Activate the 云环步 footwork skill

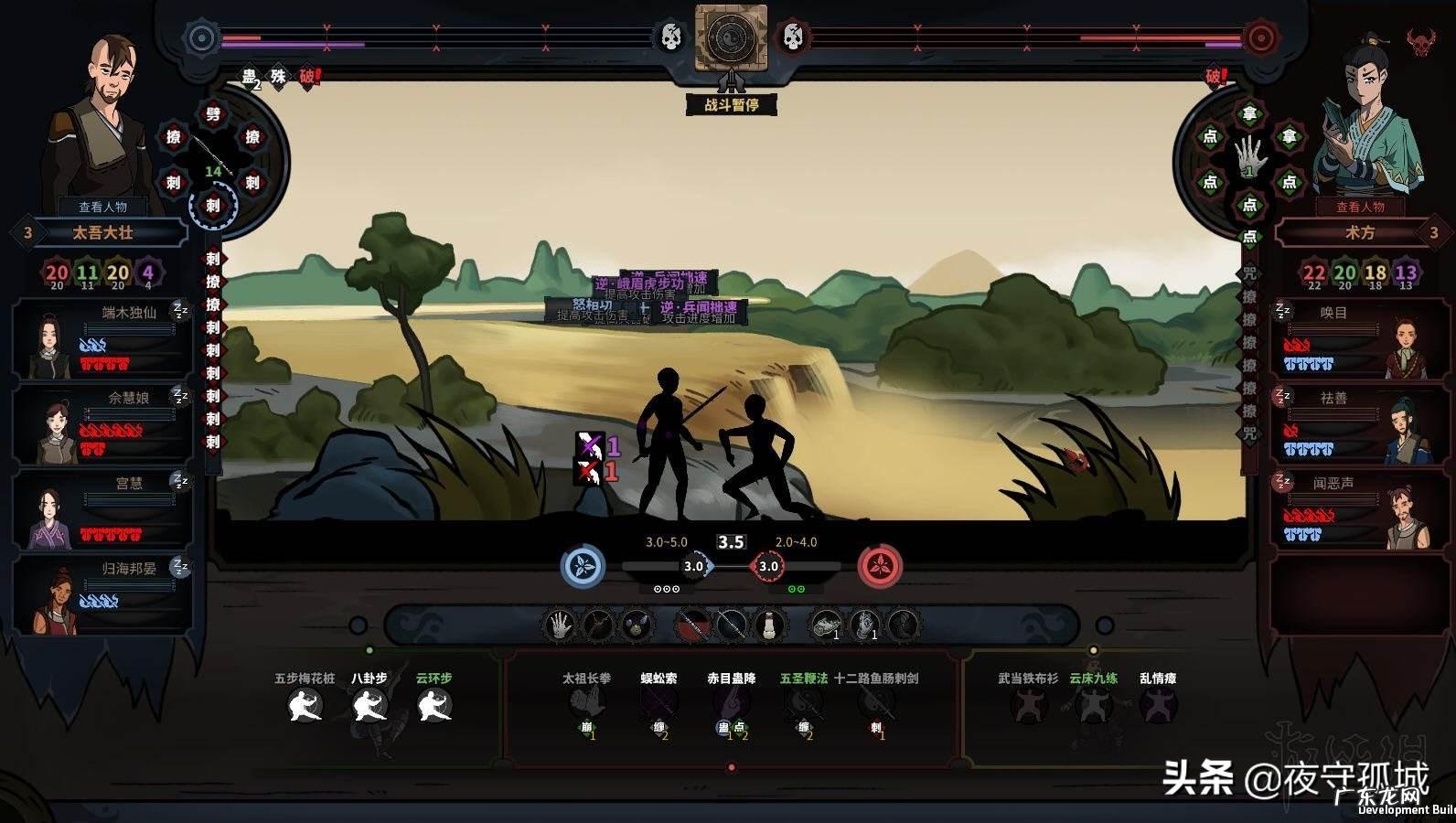point(434,705)
